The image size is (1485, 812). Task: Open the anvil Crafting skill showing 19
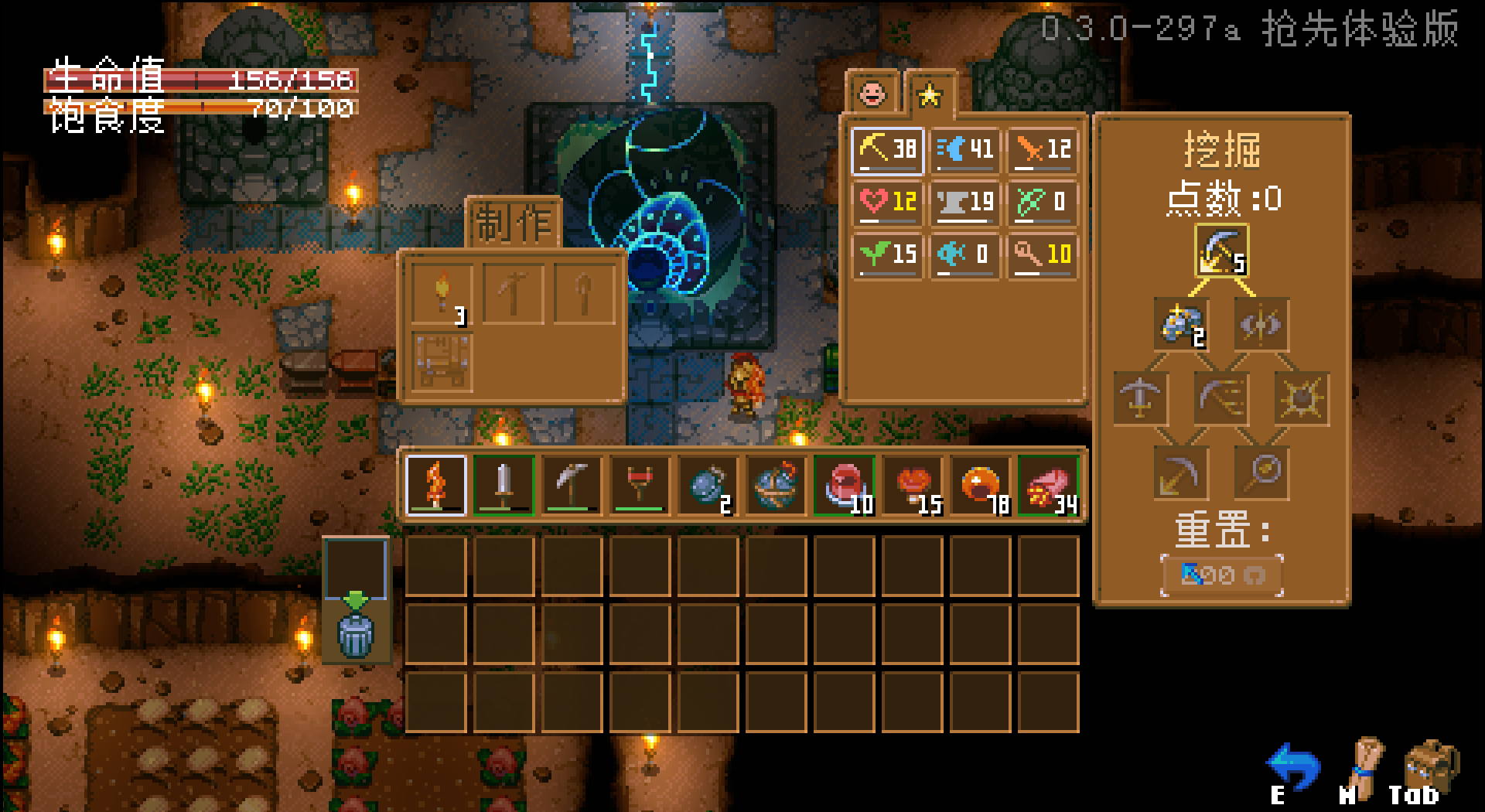point(965,203)
